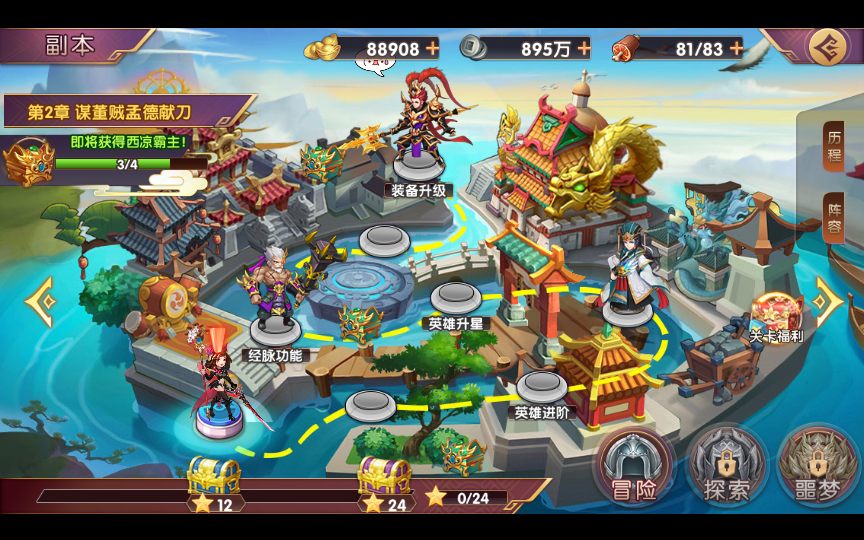Select the 经脉功能 stage node
This screenshot has height=540, width=864.
(x=275, y=328)
